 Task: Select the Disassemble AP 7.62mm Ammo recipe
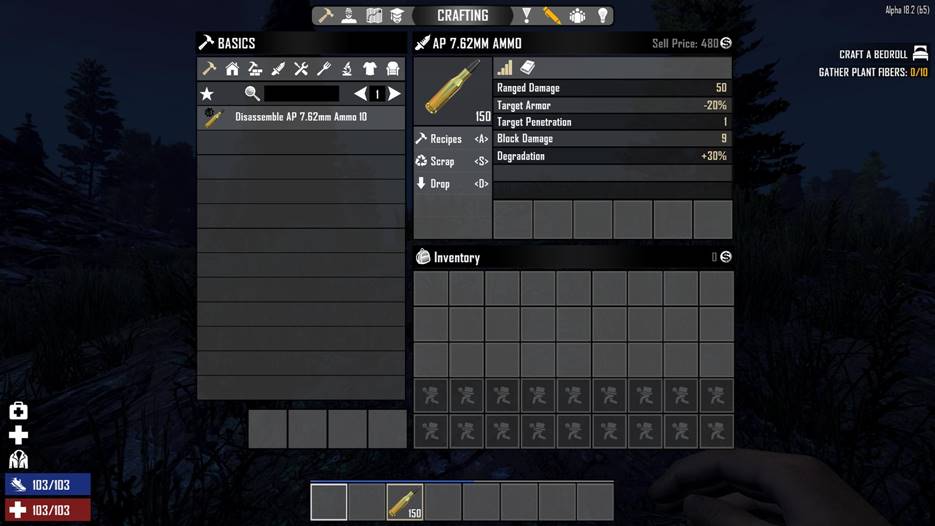[300, 117]
